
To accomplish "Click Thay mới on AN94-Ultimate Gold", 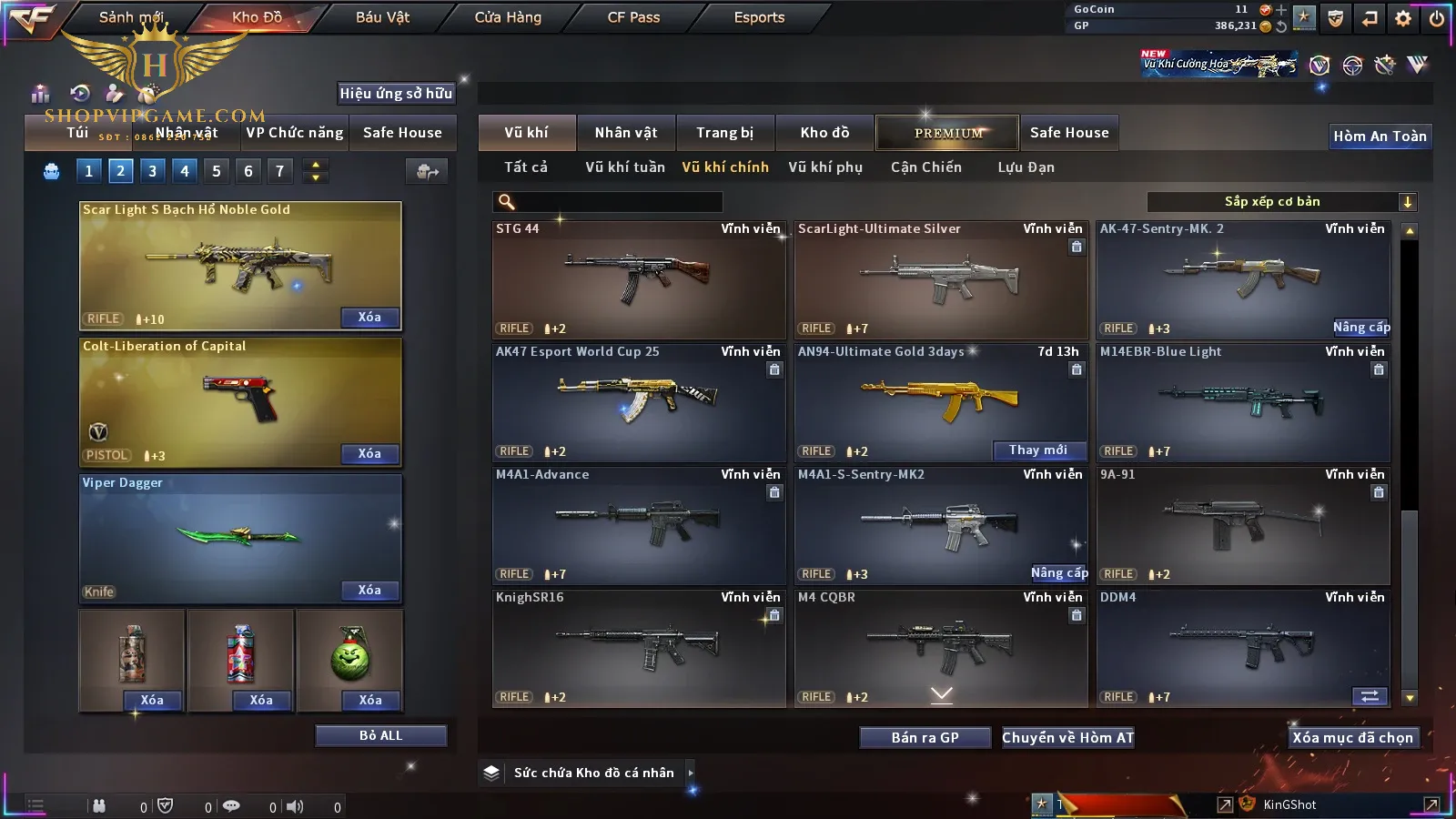I will coord(1038,450).
